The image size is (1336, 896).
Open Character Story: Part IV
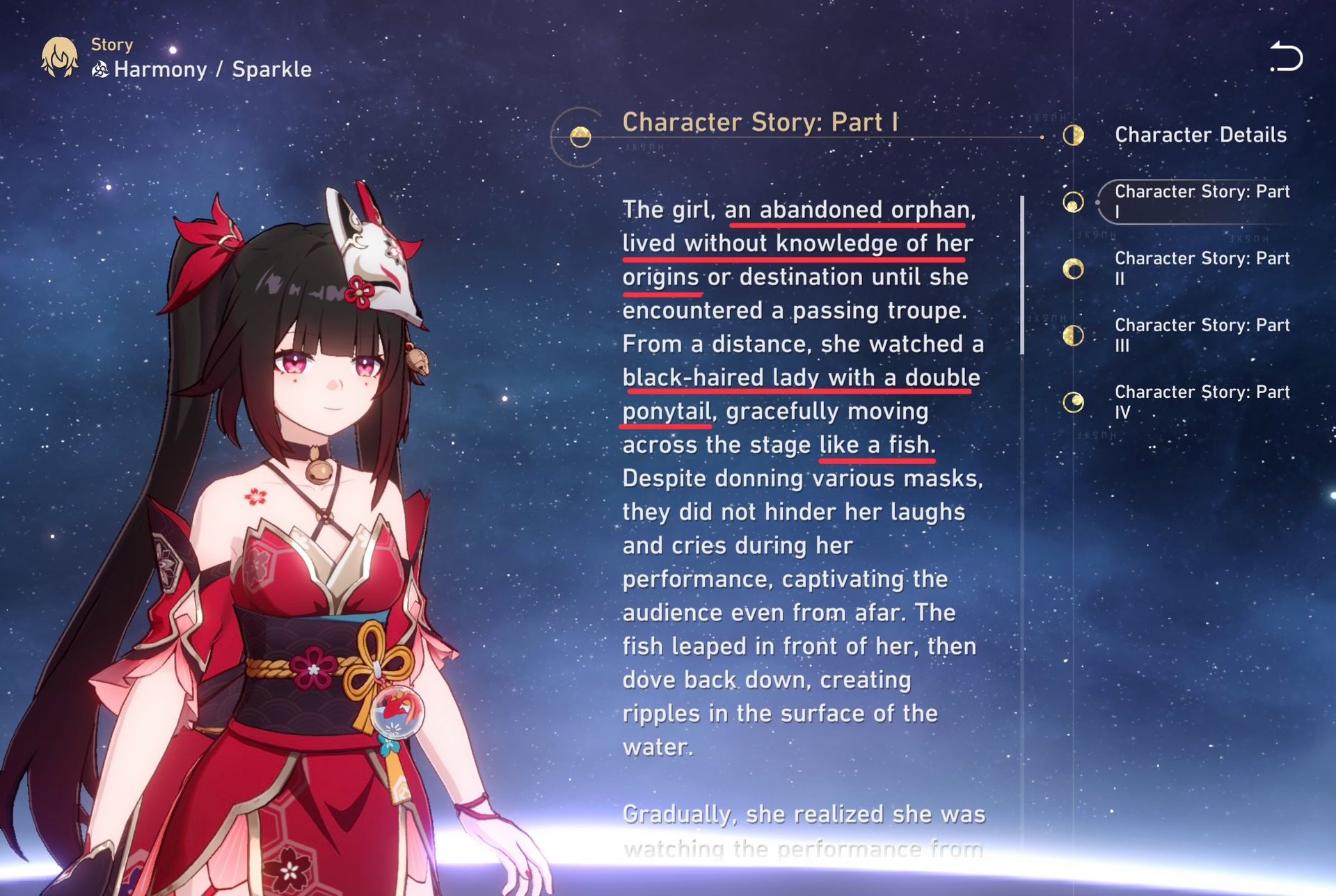(x=1202, y=402)
